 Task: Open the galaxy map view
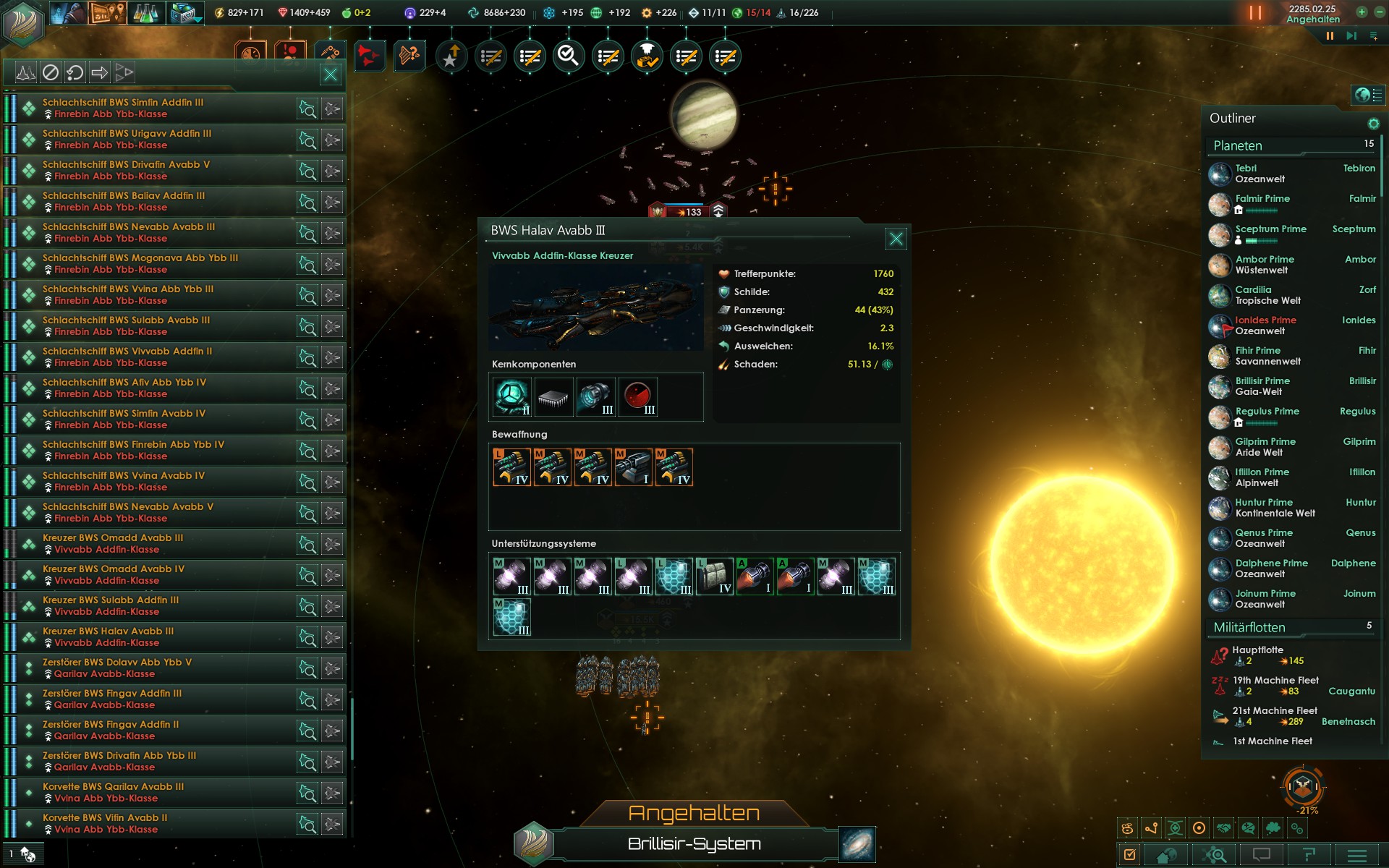point(857,844)
